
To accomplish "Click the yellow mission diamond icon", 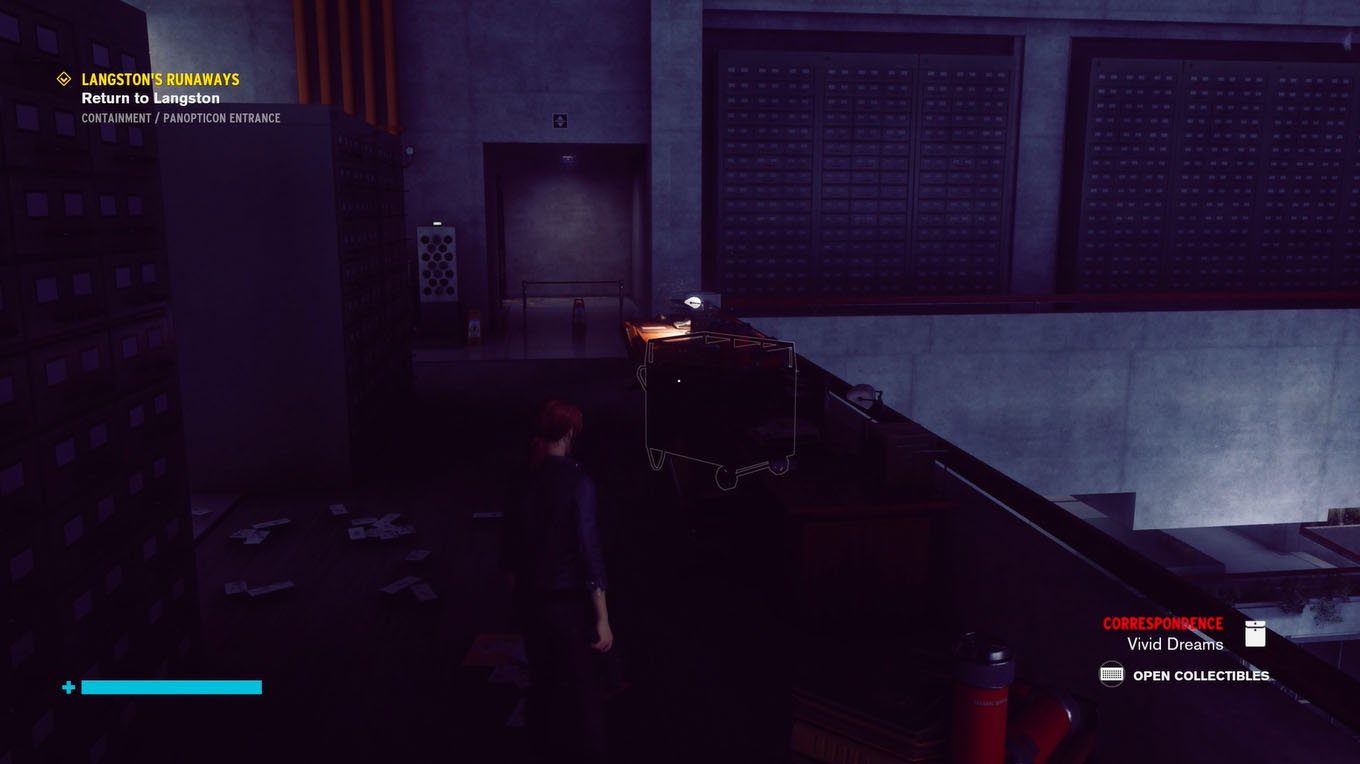I will pos(65,78).
